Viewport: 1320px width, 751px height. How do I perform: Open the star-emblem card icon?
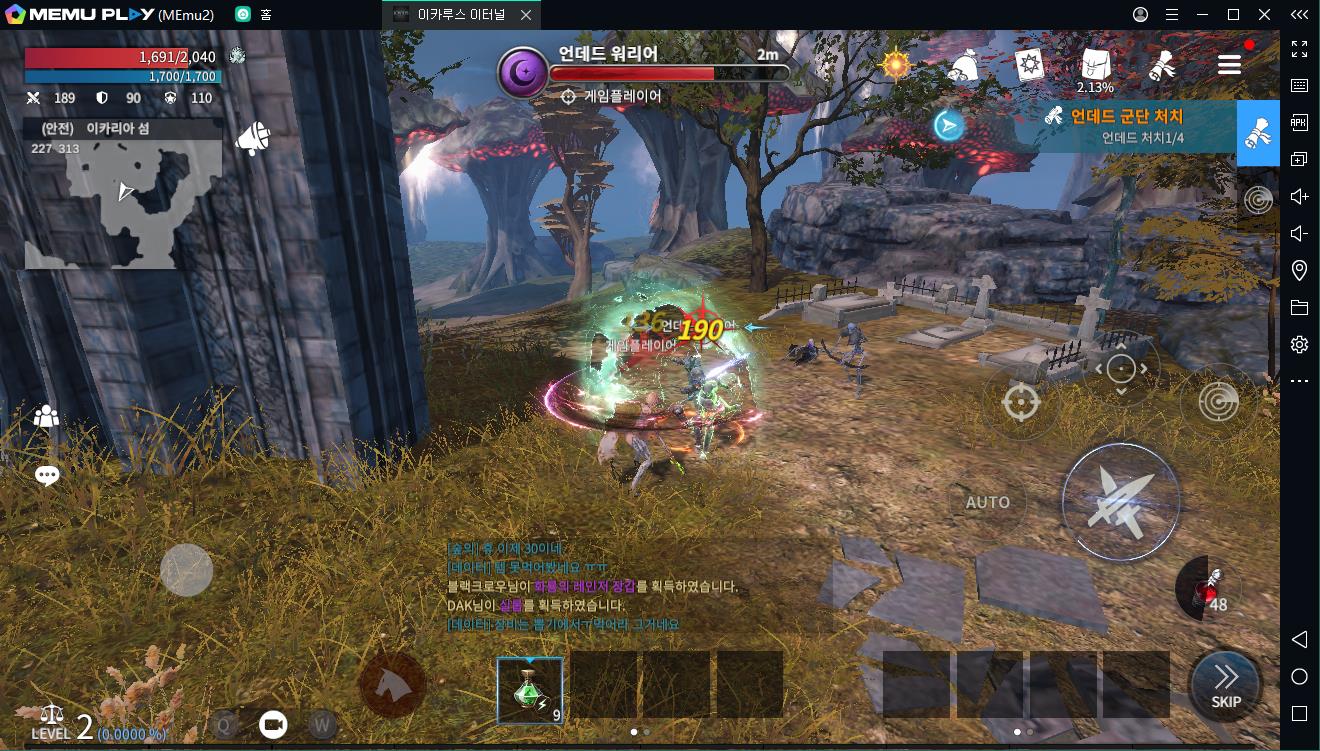tap(1029, 65)
